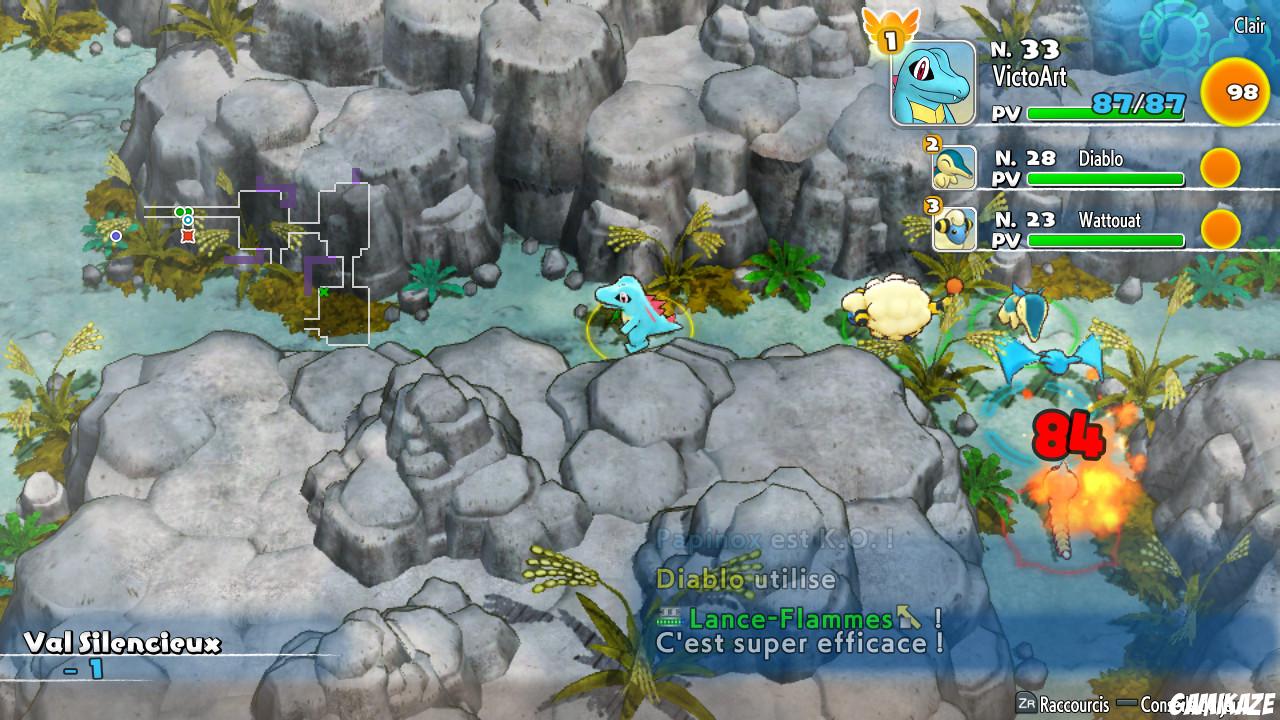The height and width of the screenshot is (720, 1280).
Task: Click the rank 2 badge on Diablo's portrait
Action: pos(931,142)
